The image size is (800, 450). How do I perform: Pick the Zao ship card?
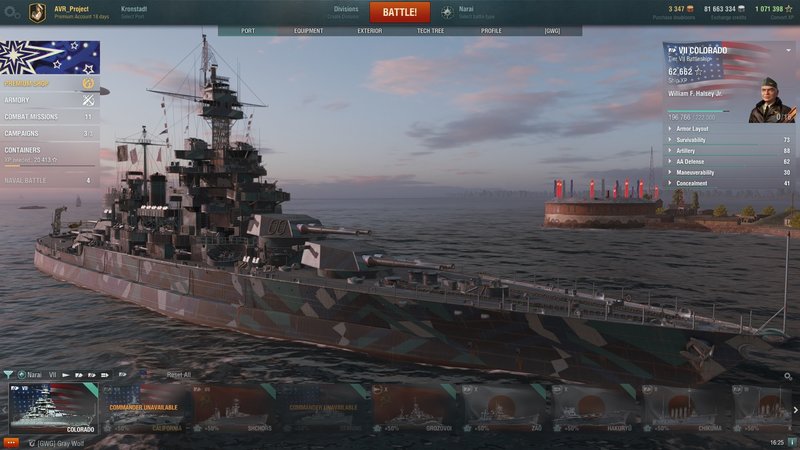tap(502, 408)
